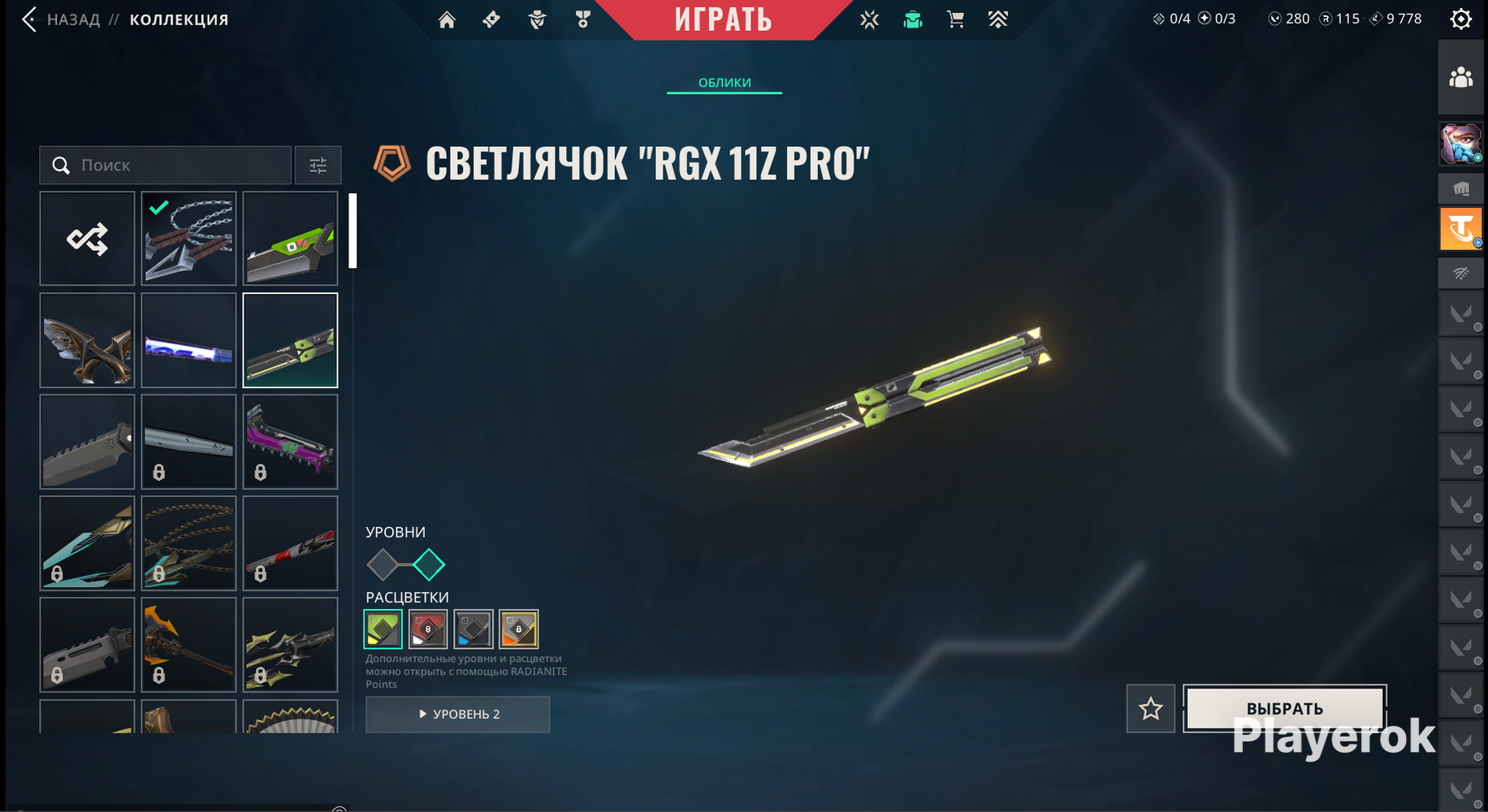Mark skin as favorite with star button
Image resolution: width=1488 pixels, height=812 pixels.
1150,709
